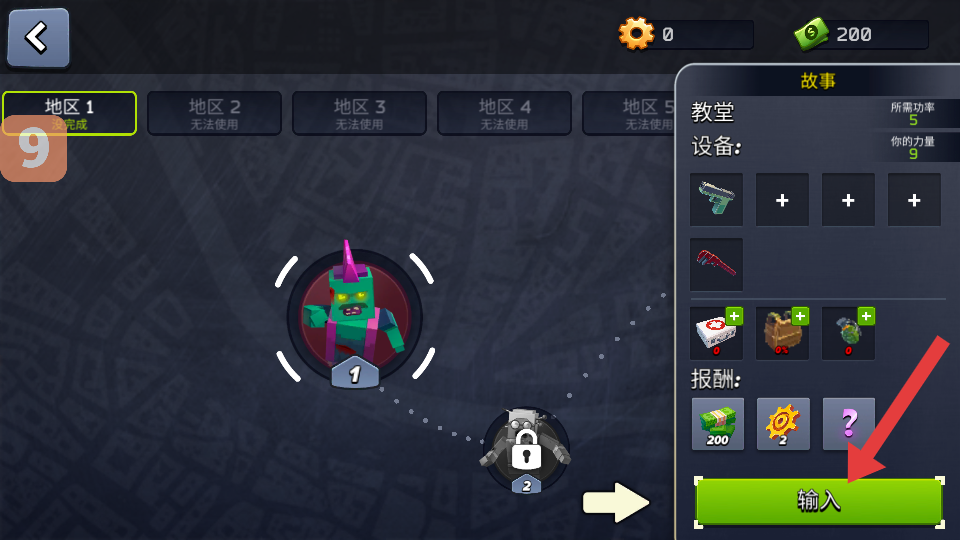
Task: Switch to the 地区 2 tab
Action: tap(214, 112)
